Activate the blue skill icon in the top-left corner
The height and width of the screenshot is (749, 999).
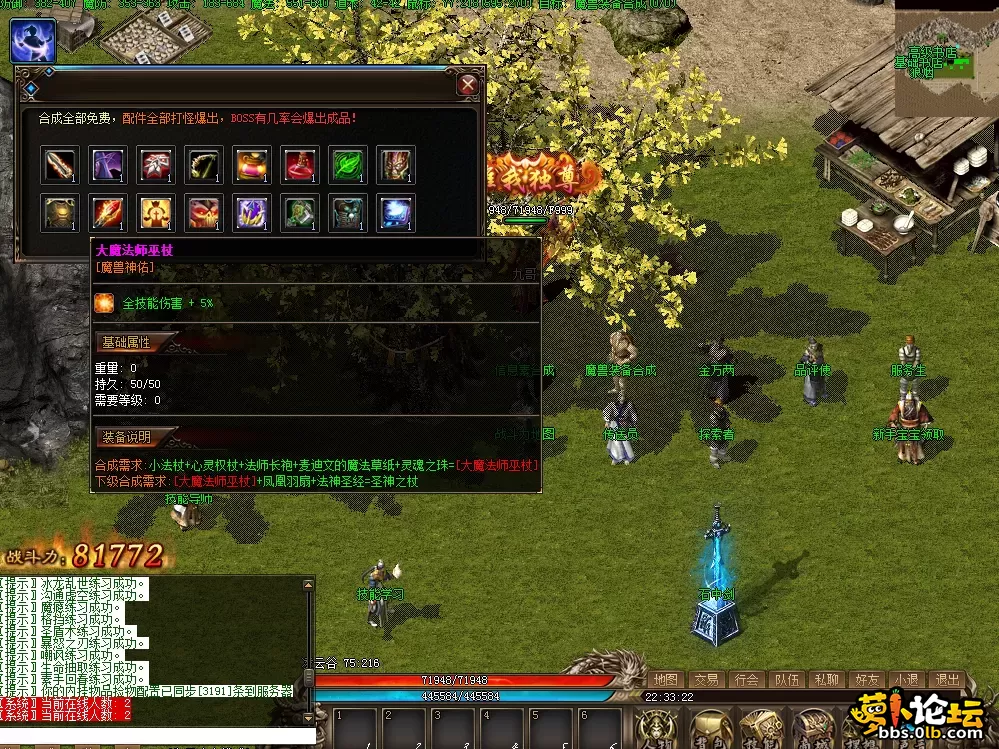tap(33, 40)
